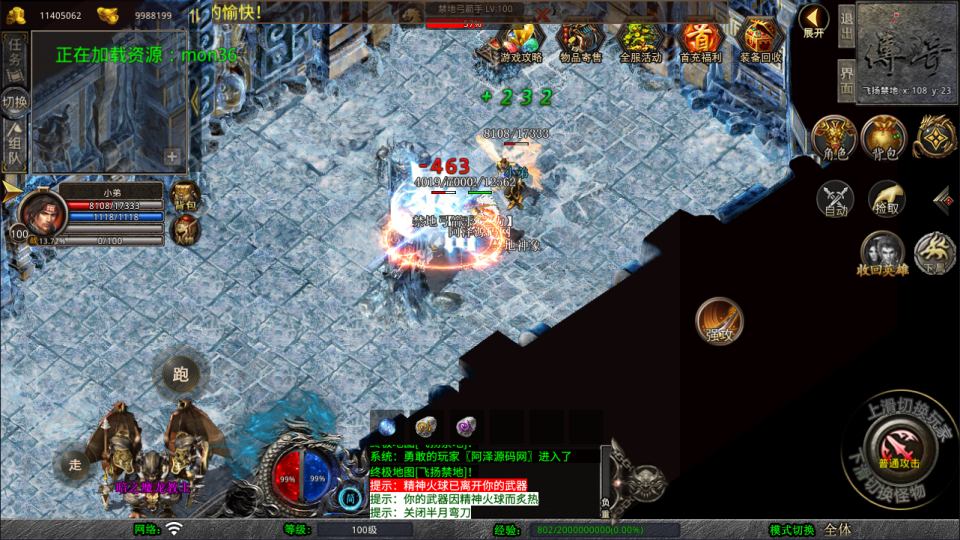Screen dimensions: 960x540
Task: Toggle 自动 auto-combat mode
Action: 835,199
